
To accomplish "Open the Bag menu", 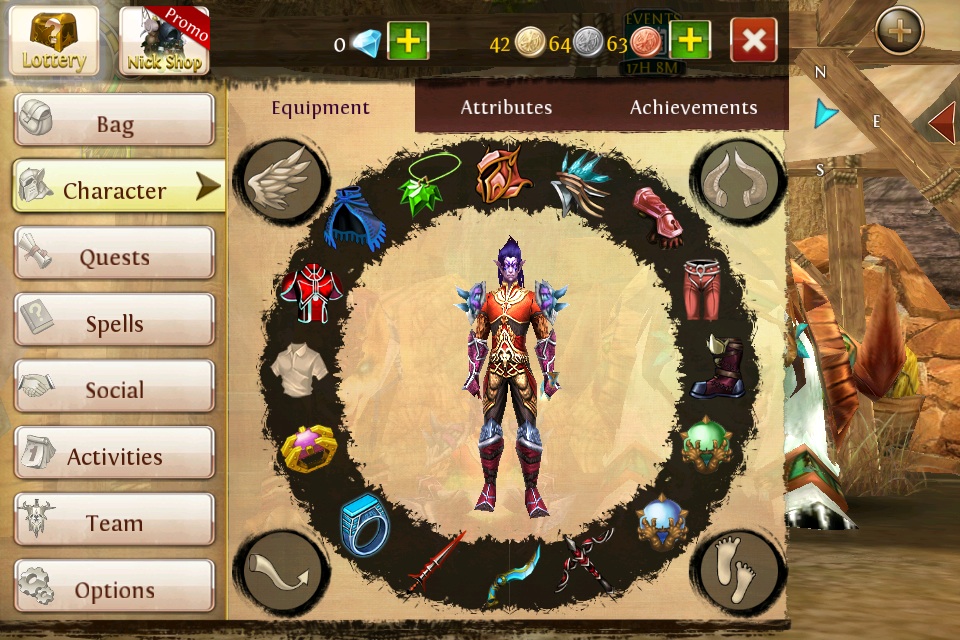I will click(x=114, y=122).
